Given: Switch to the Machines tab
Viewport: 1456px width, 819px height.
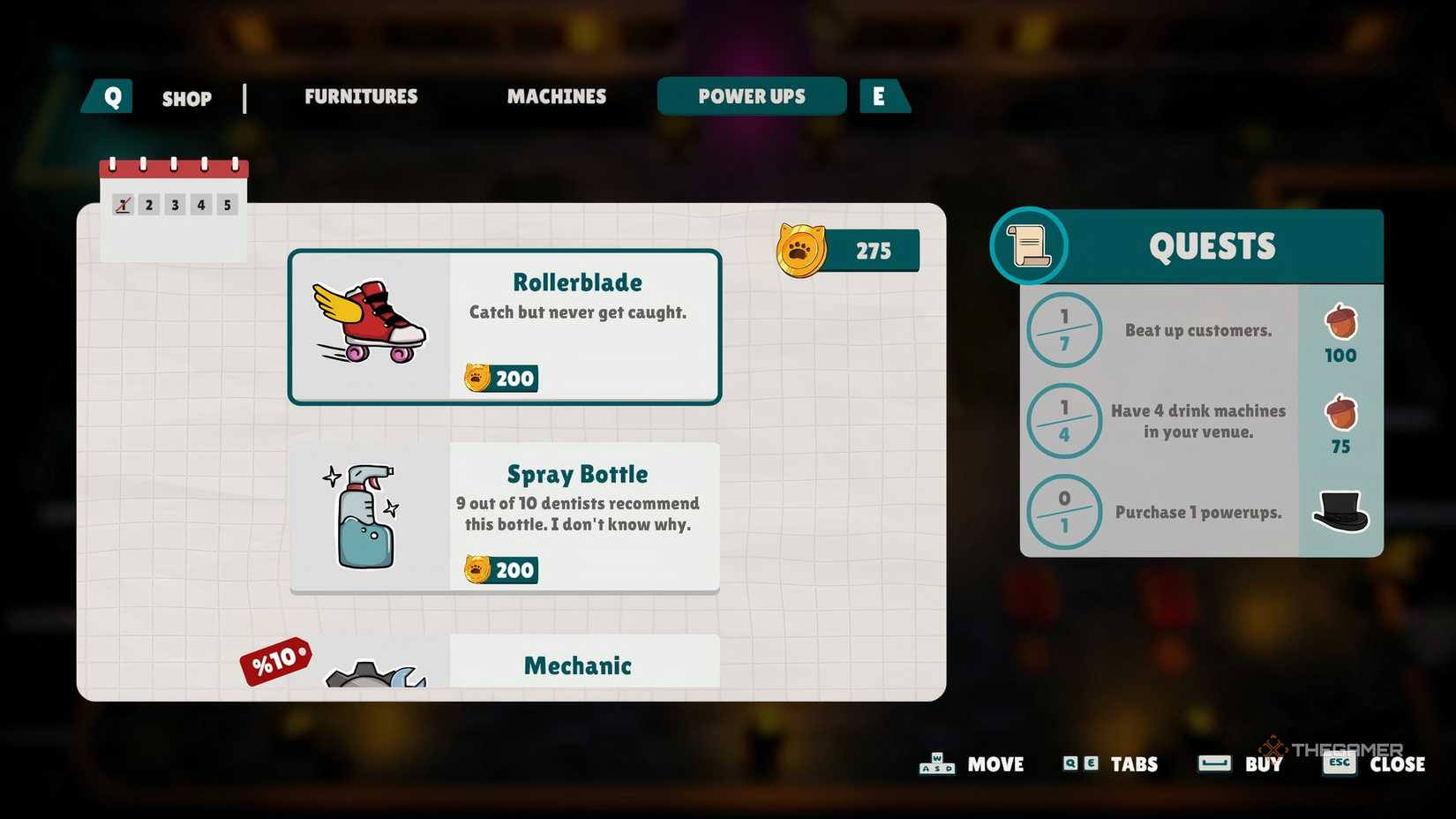Looking at the screenshot, I should 556,97.
